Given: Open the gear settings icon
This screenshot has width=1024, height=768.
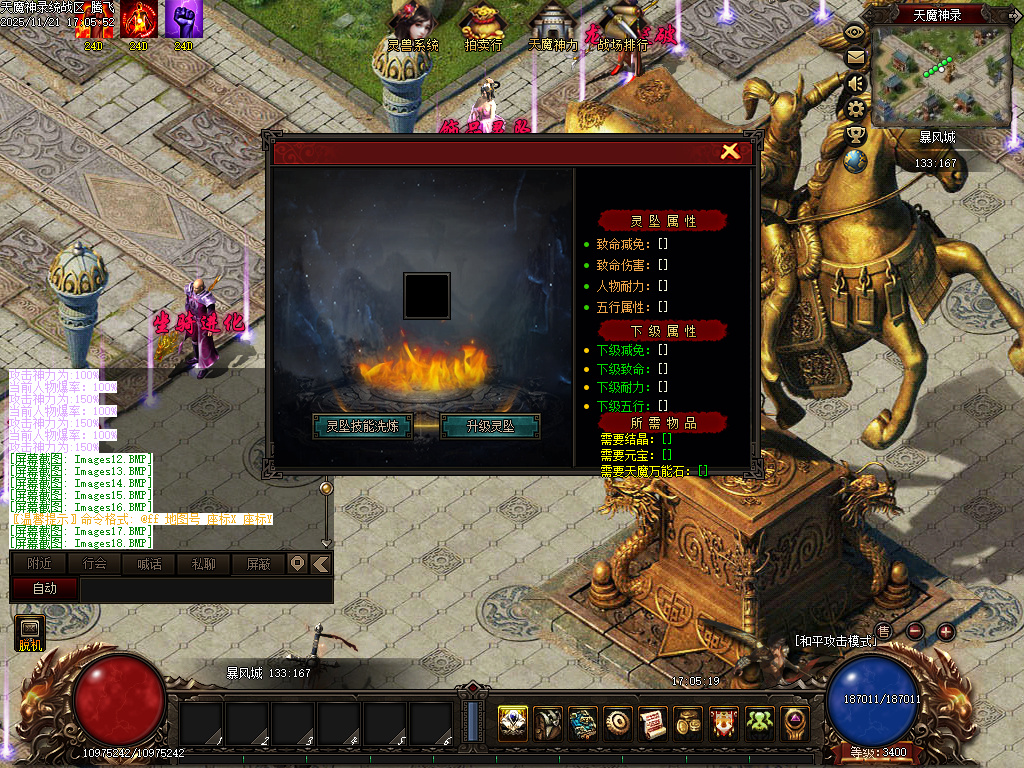Looking at the screenshot, I should tap(855, 108).
